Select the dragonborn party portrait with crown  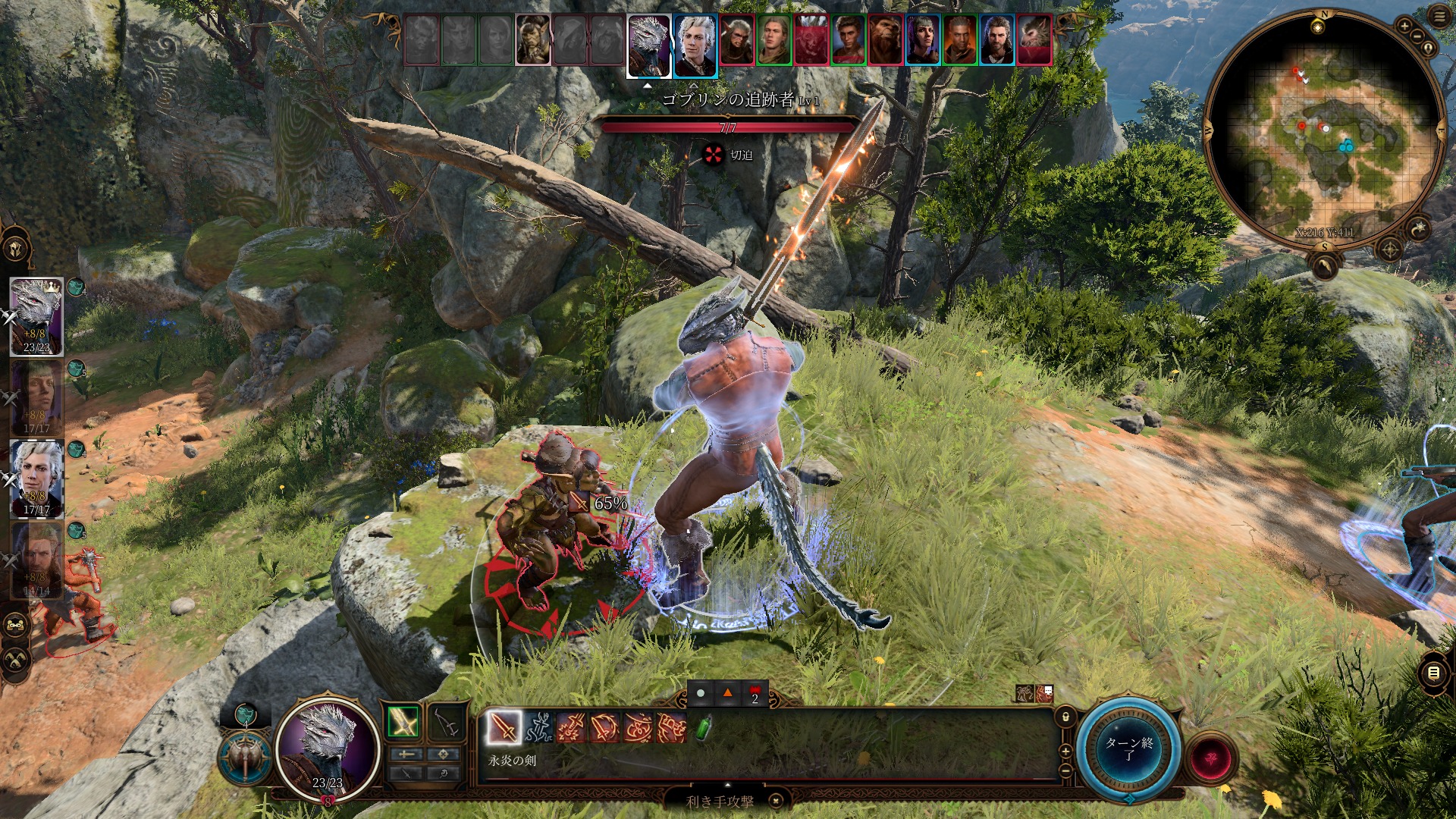coord(36,315)
